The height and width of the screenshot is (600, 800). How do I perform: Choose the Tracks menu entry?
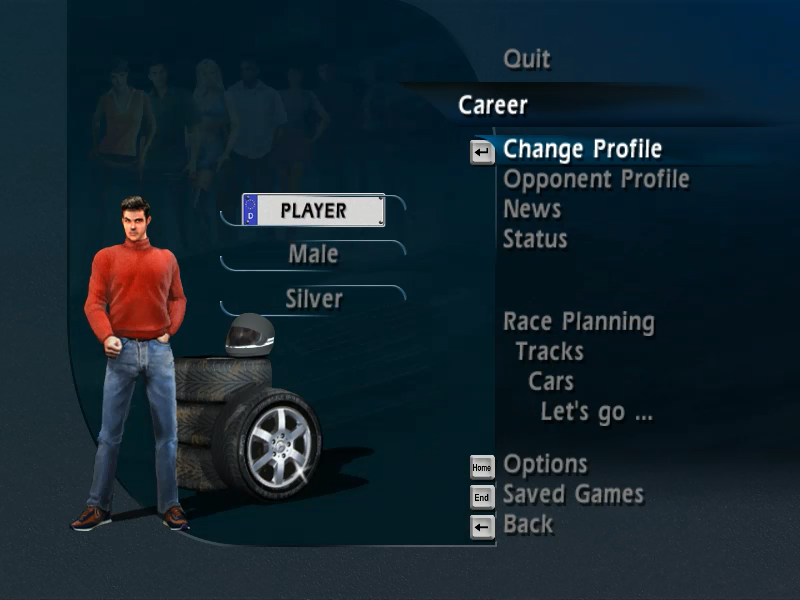point(549,352)
